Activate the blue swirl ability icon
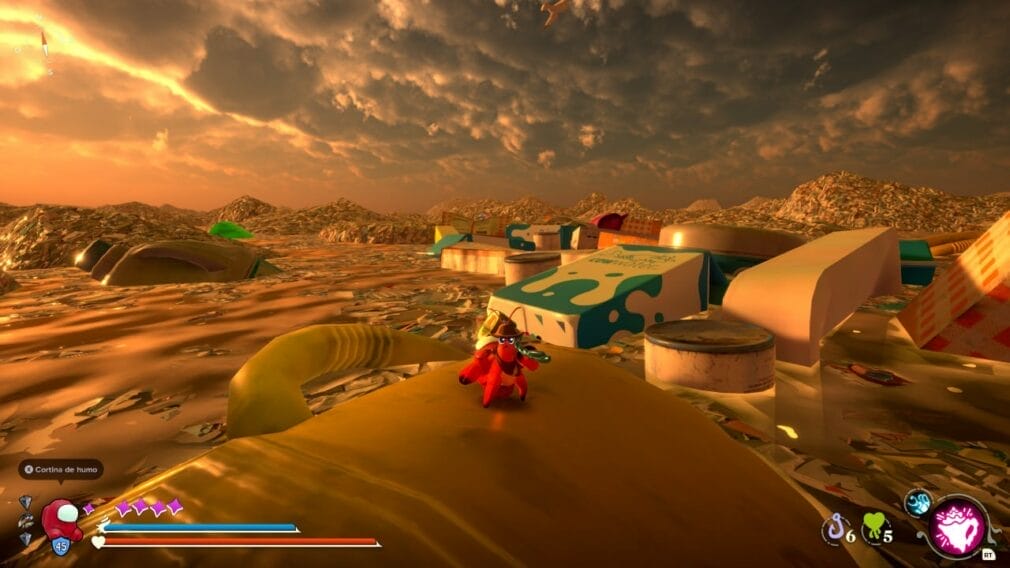1010x568 pixels. [918, 501]
